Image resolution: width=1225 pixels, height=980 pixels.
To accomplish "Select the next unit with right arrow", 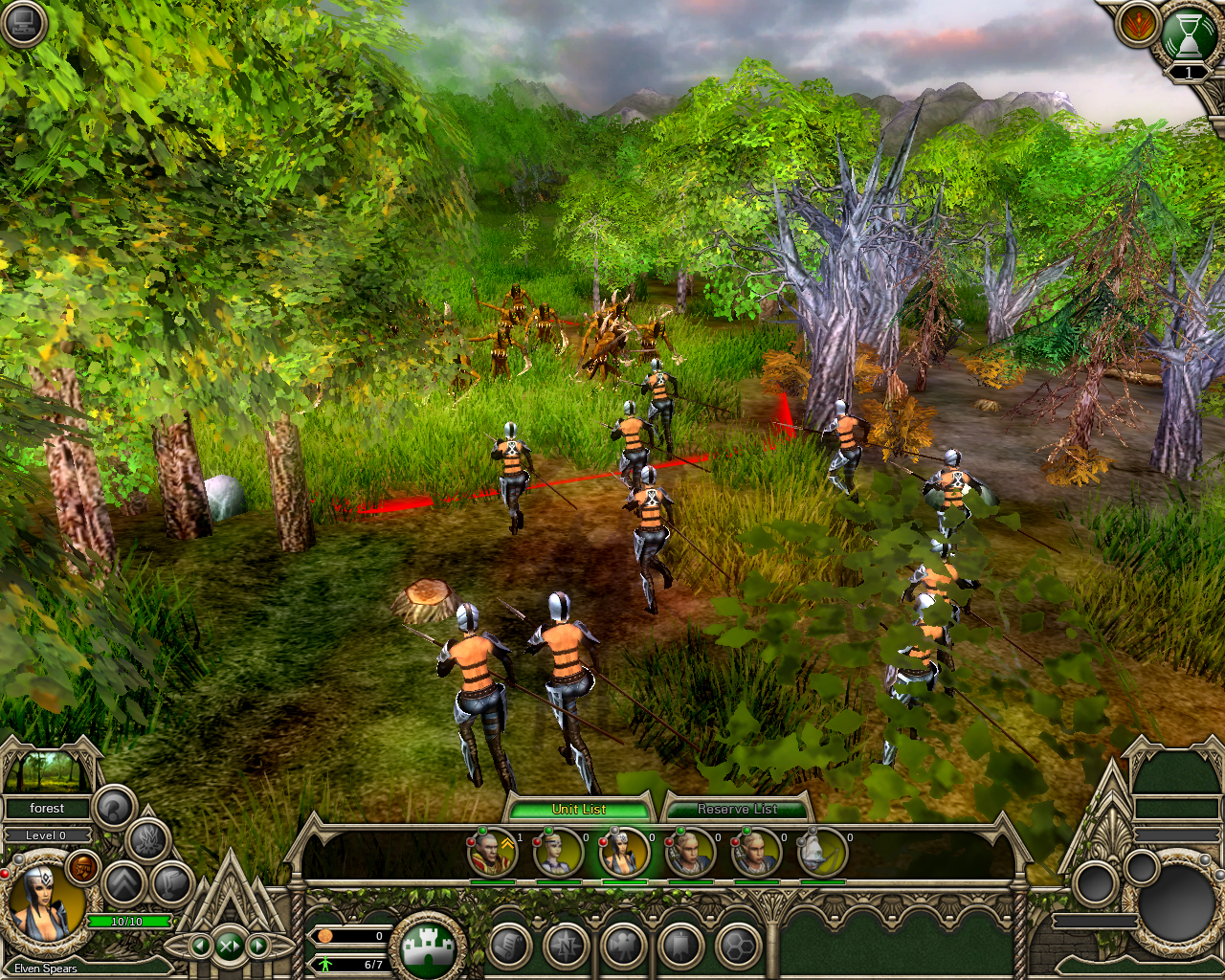I will 258,947.
